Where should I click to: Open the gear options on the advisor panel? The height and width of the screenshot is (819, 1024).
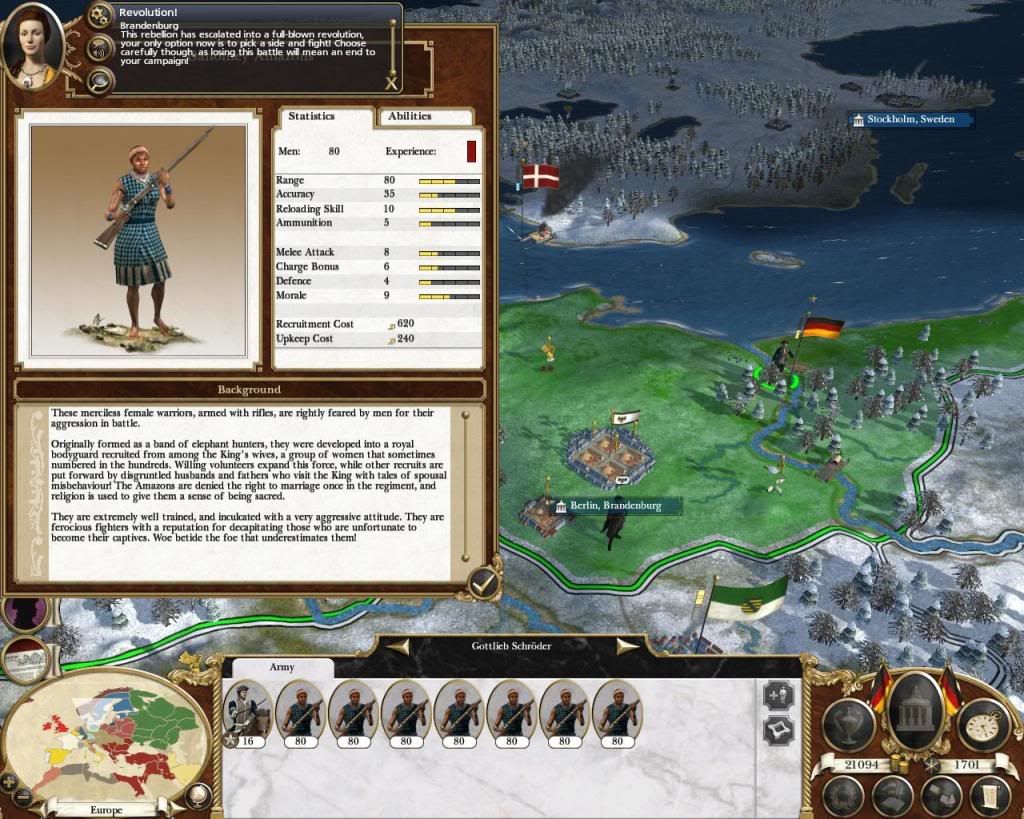click(100, 15)
